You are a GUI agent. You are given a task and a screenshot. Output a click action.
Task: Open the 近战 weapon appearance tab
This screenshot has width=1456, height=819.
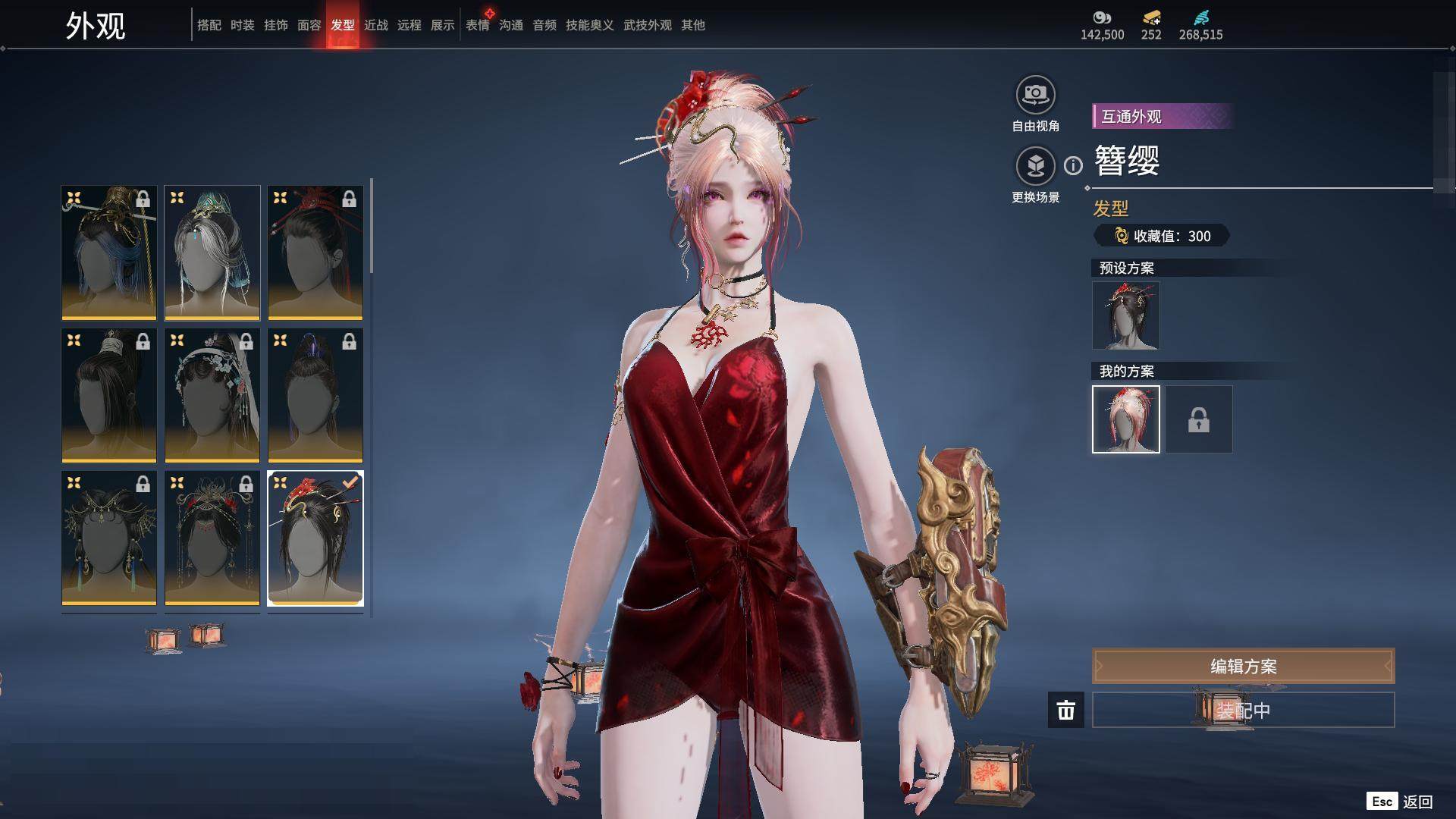click(375, 25)
